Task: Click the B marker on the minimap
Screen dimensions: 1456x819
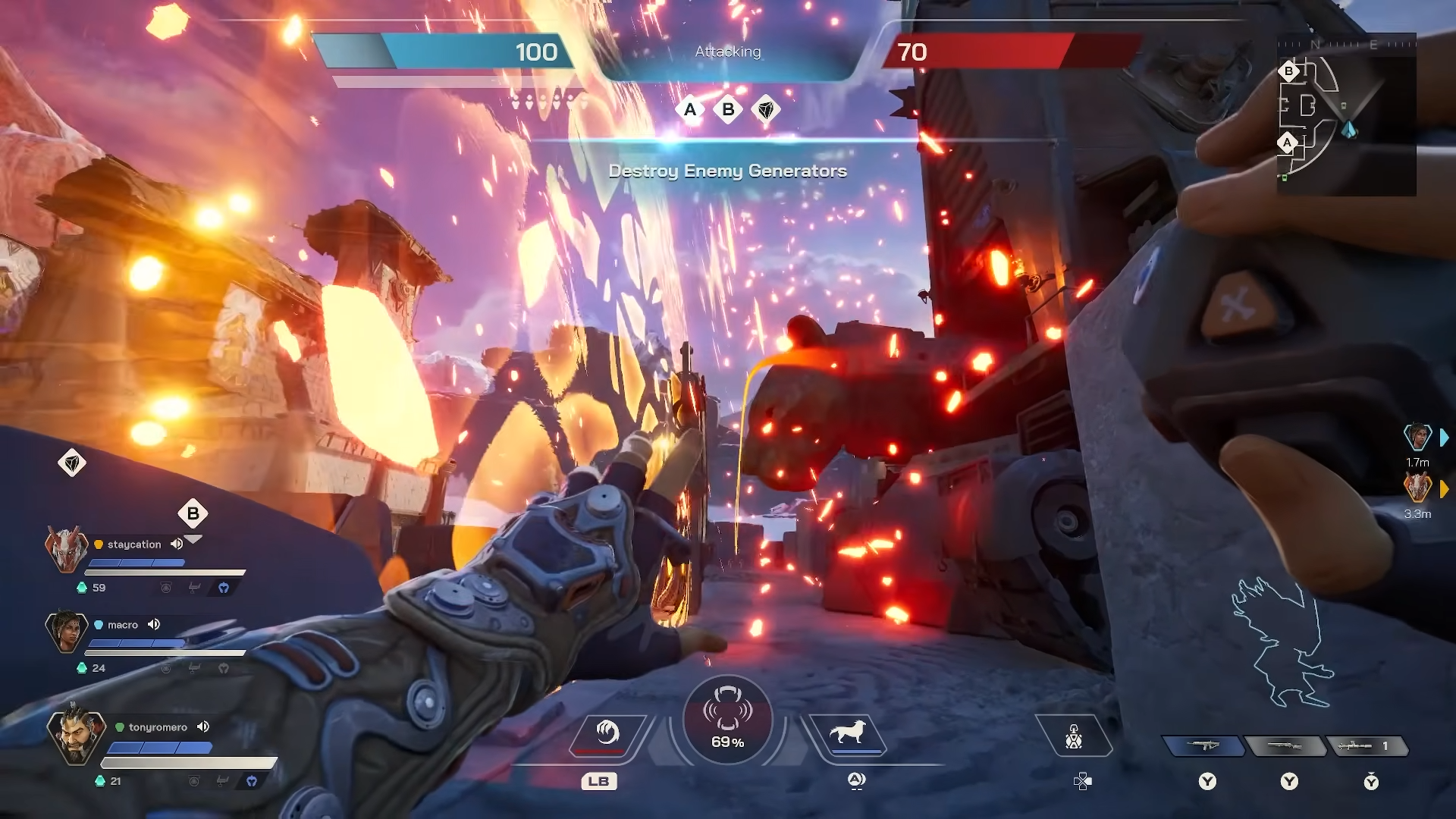Action: 1288,71
